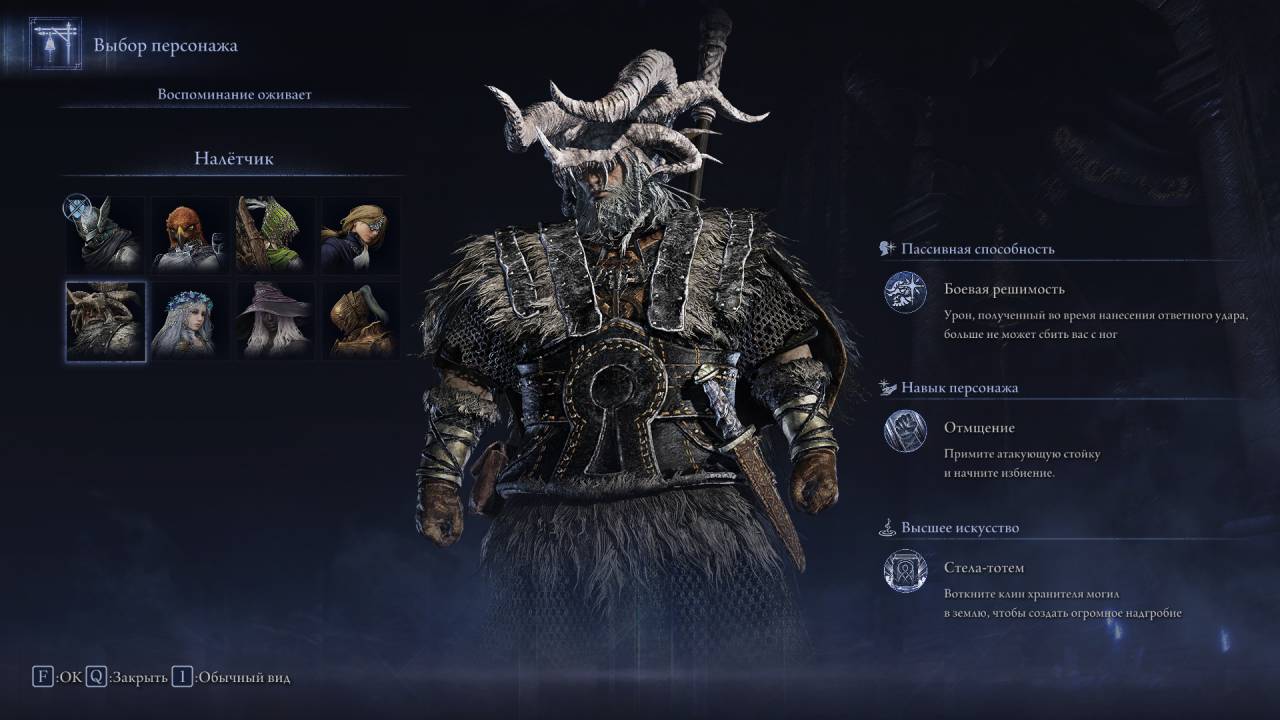The width and height of the screenshot is (1280, 720).
Task: Choose the golden-armored character portrait
Action: [x=360, y=320]
